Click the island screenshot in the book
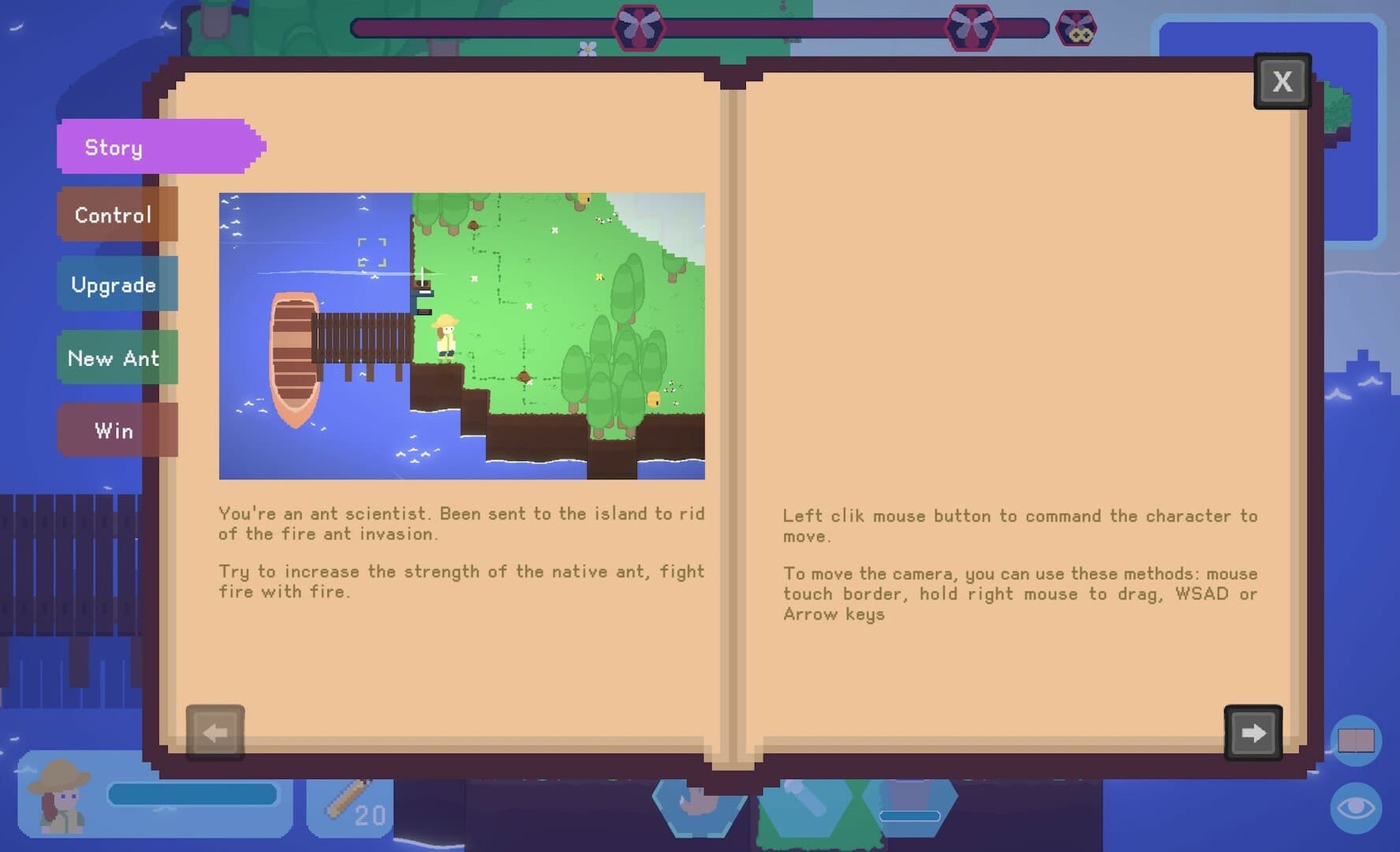Viewport: 1400px width, 852px height. pos(461,334)
